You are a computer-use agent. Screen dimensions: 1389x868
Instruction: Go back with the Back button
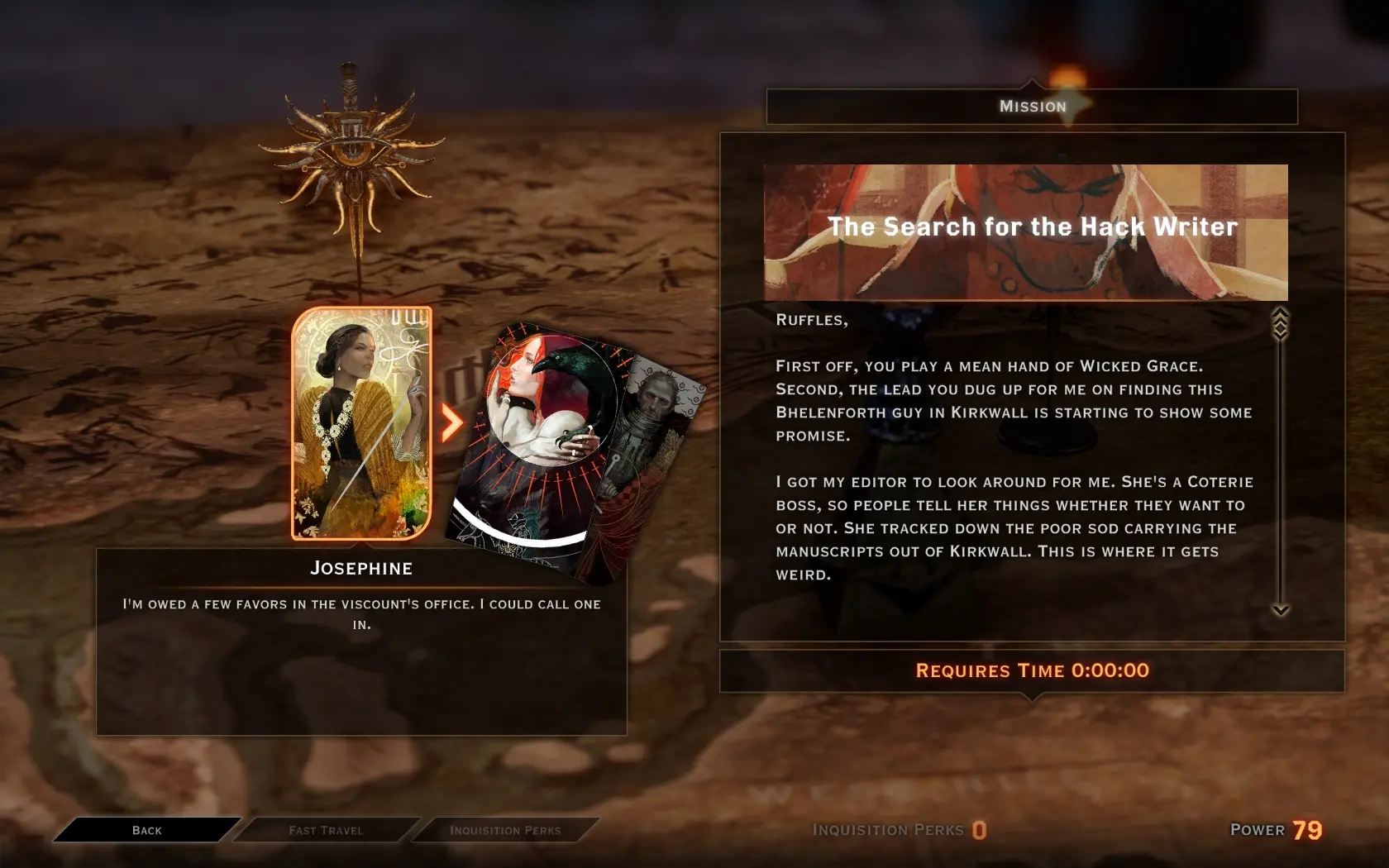(x=147, y=830)
